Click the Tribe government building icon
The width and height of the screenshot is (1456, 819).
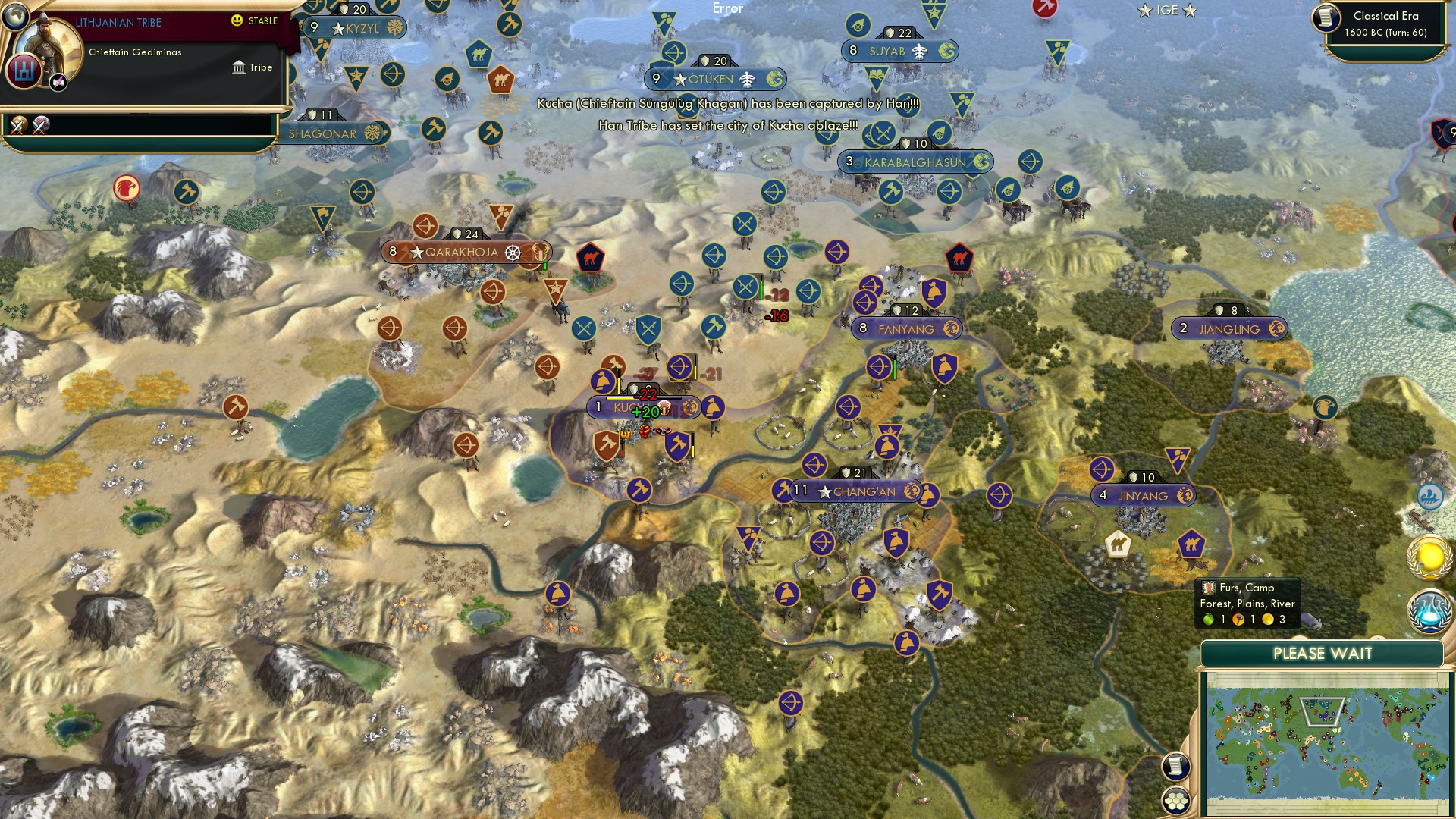pyautogui.click(x=239, y=67)
